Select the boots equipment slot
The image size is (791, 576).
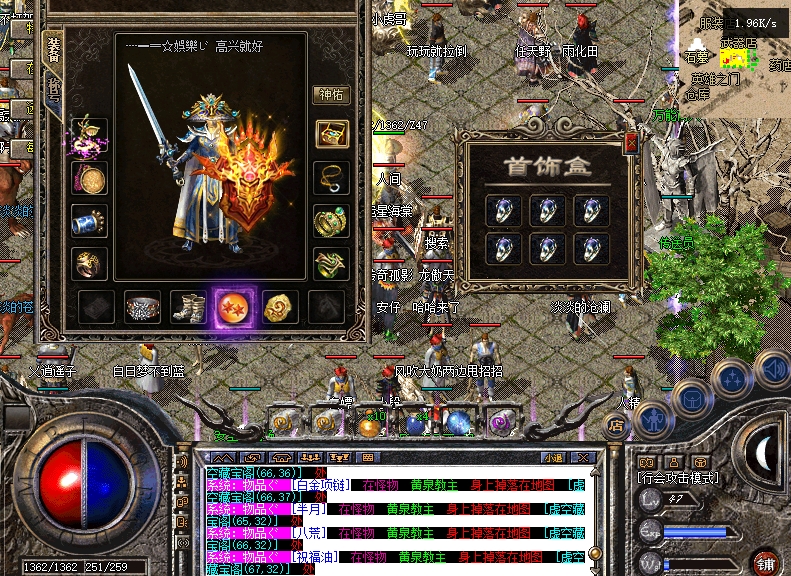tap(188, 308)
